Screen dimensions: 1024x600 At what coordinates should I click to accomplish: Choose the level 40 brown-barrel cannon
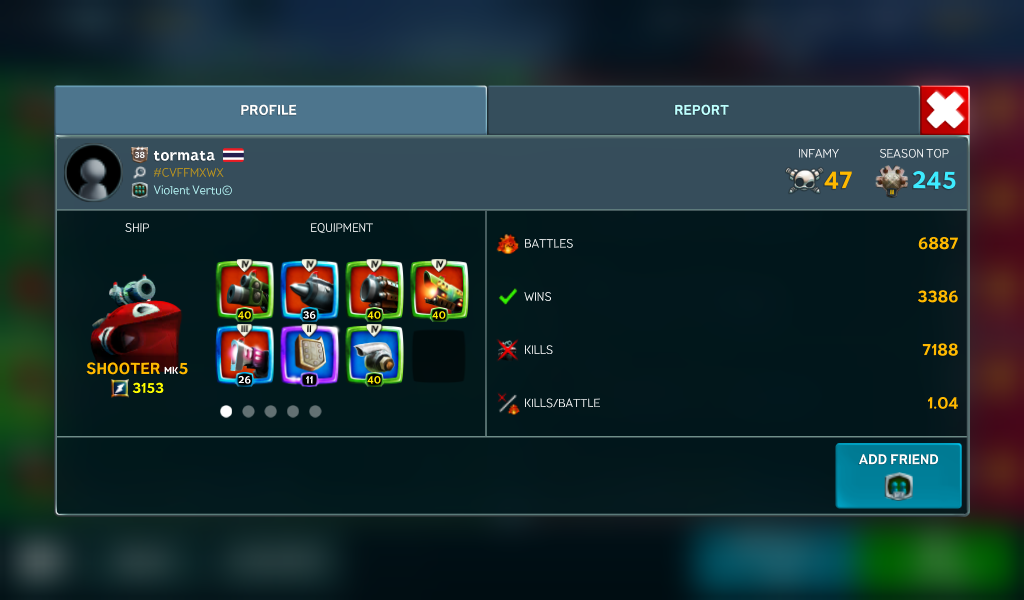pyautogui.click(x=374, y=290)
